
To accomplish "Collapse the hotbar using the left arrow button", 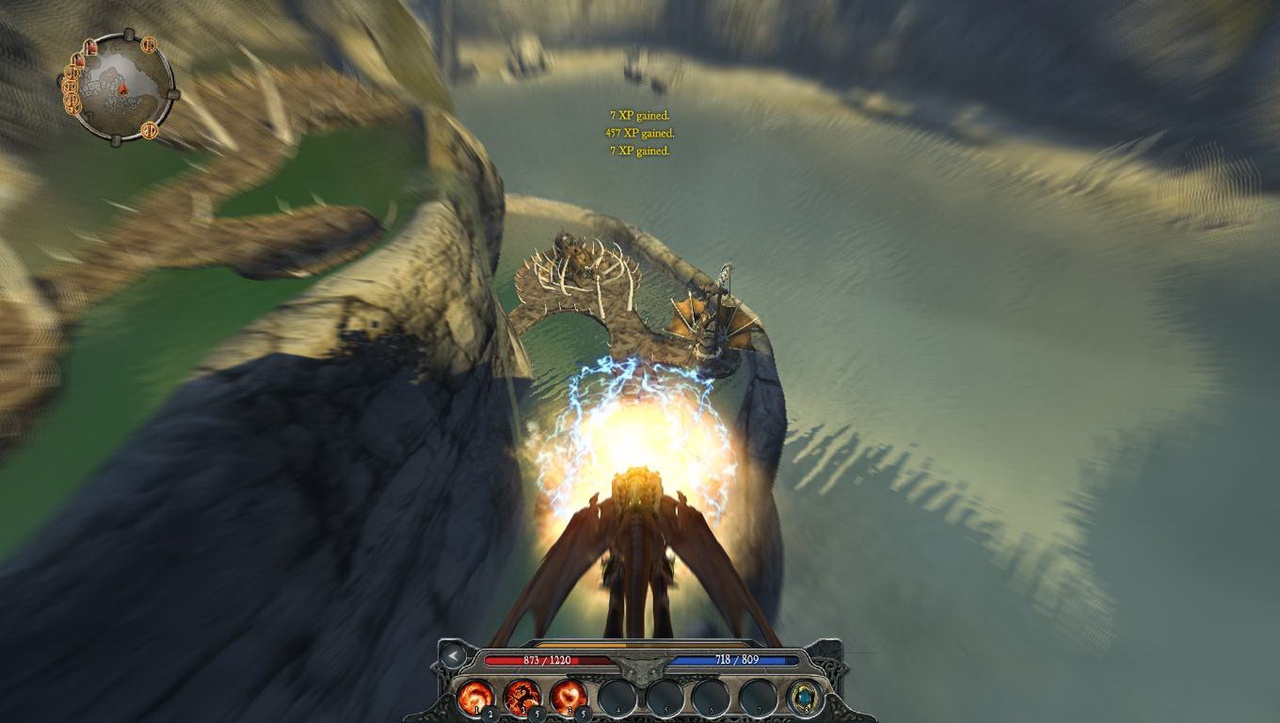I will click(x=453, y=655).
